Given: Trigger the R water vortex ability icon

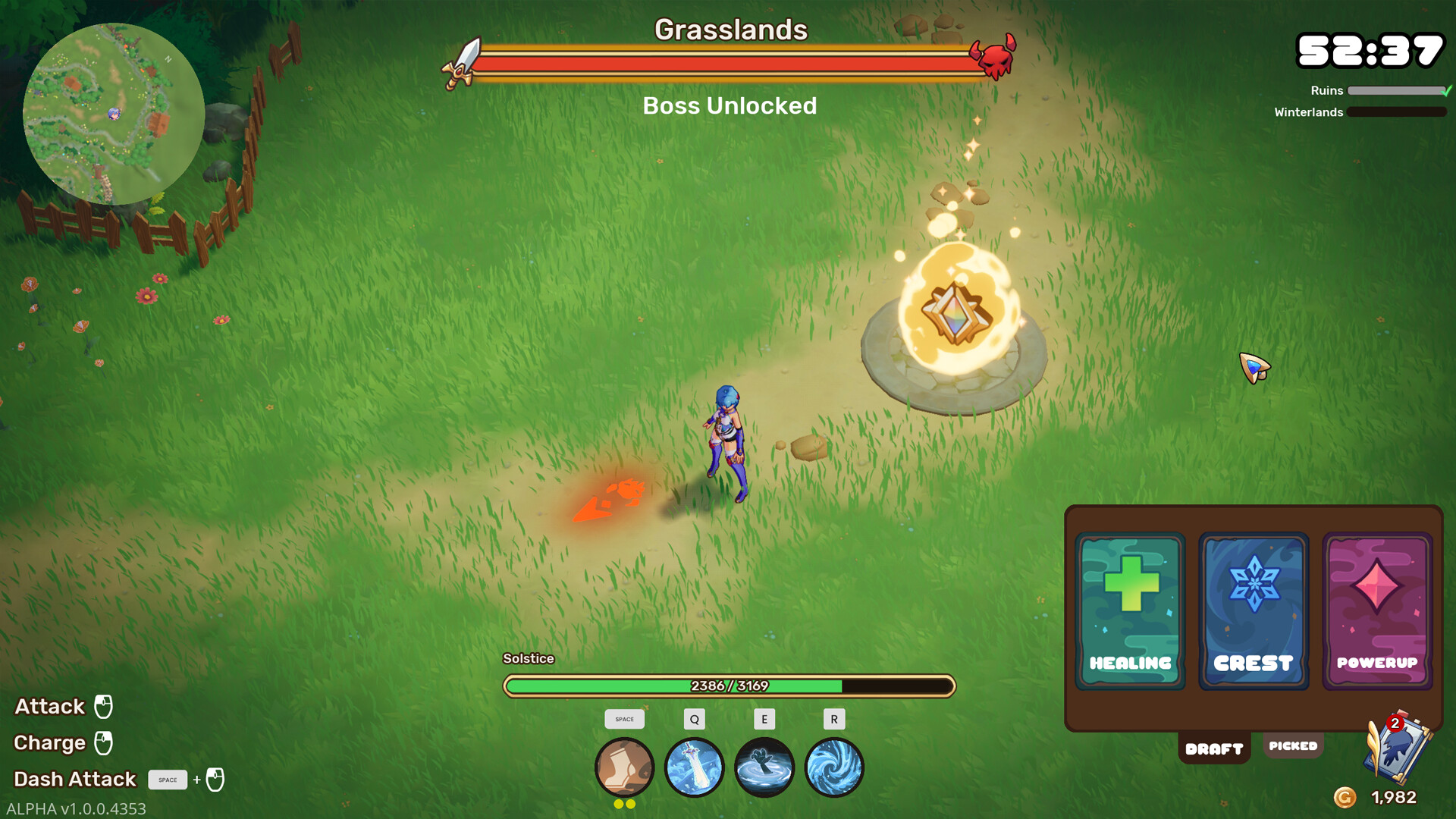Looking at the screenshot, I should 834,767.
